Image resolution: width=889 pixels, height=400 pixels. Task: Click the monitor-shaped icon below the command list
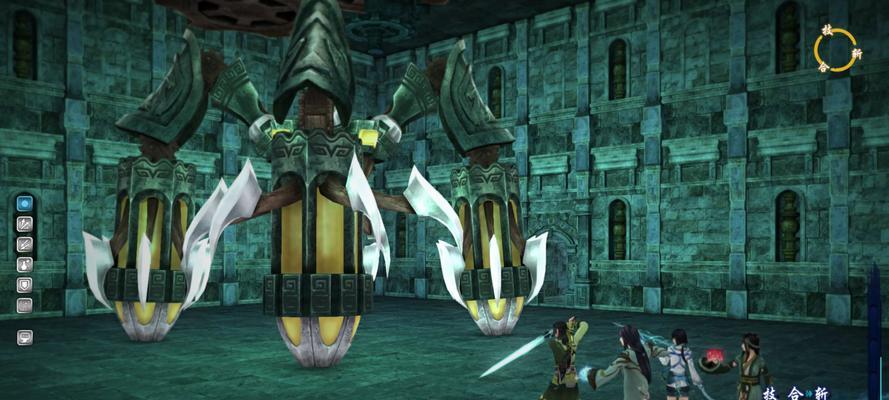tap(24, 337)
